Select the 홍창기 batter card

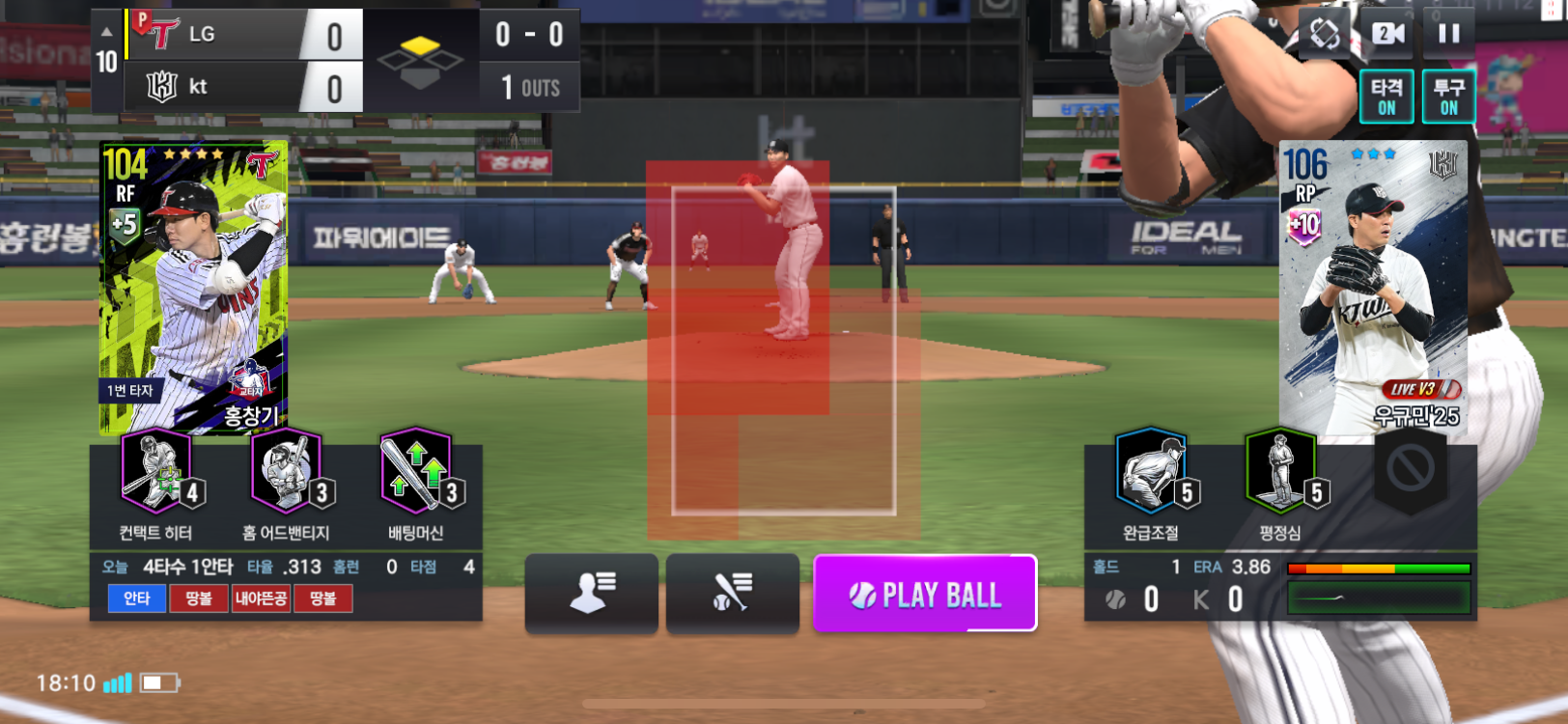193,288
